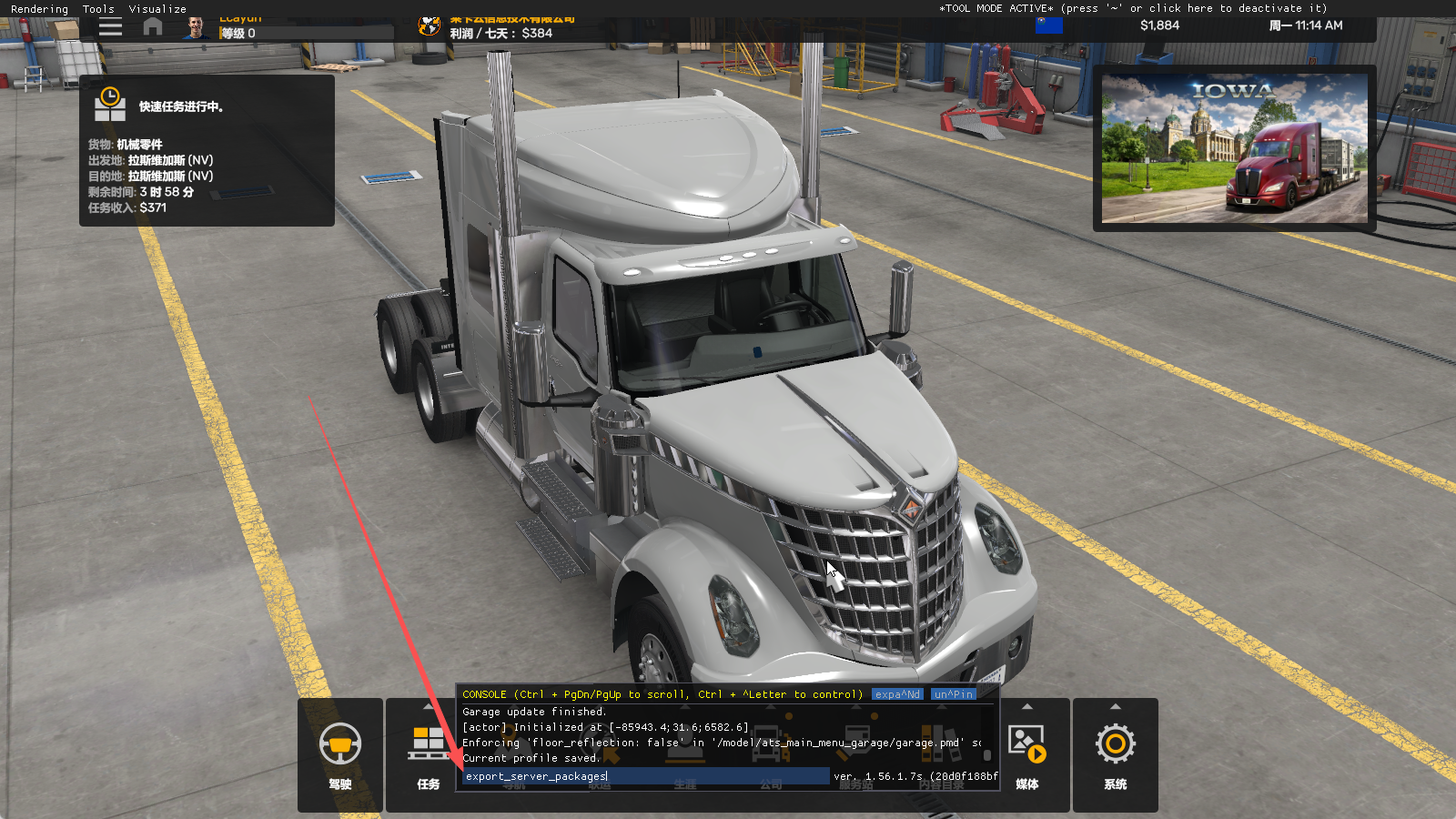The image size is (1456, 819).
Task: Toggle the console expand button
Action: (897, 694)
